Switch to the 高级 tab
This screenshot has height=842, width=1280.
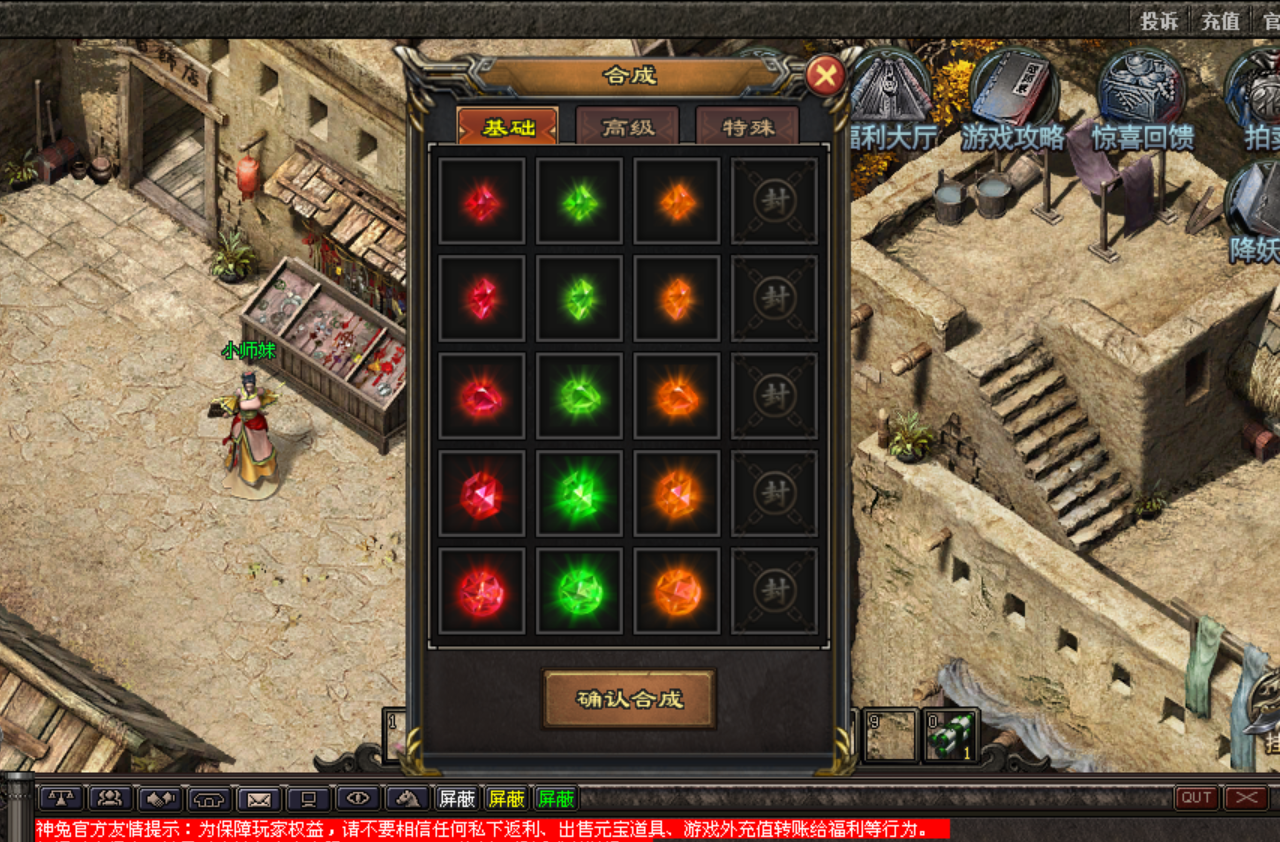627,127
